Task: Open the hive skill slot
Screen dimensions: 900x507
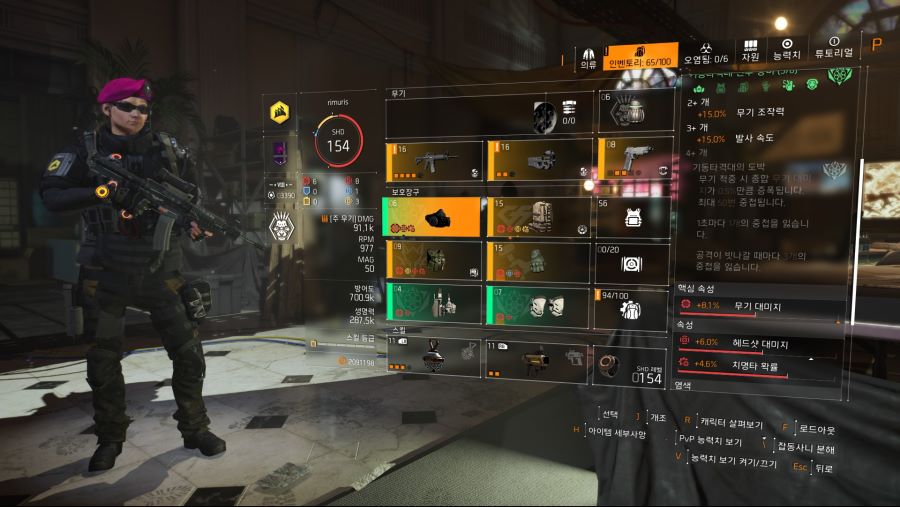Action: tap(434, 357)
